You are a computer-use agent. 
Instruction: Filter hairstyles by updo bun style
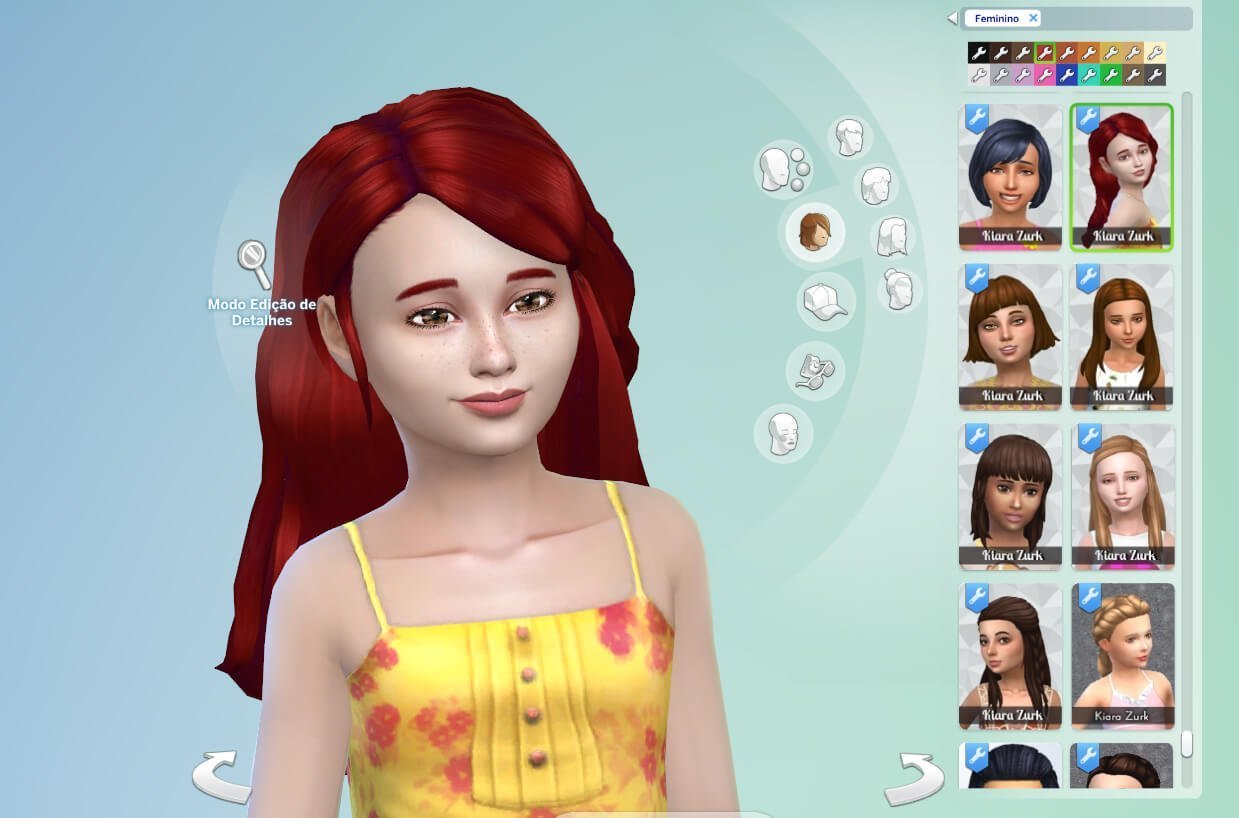click(898, 290)
